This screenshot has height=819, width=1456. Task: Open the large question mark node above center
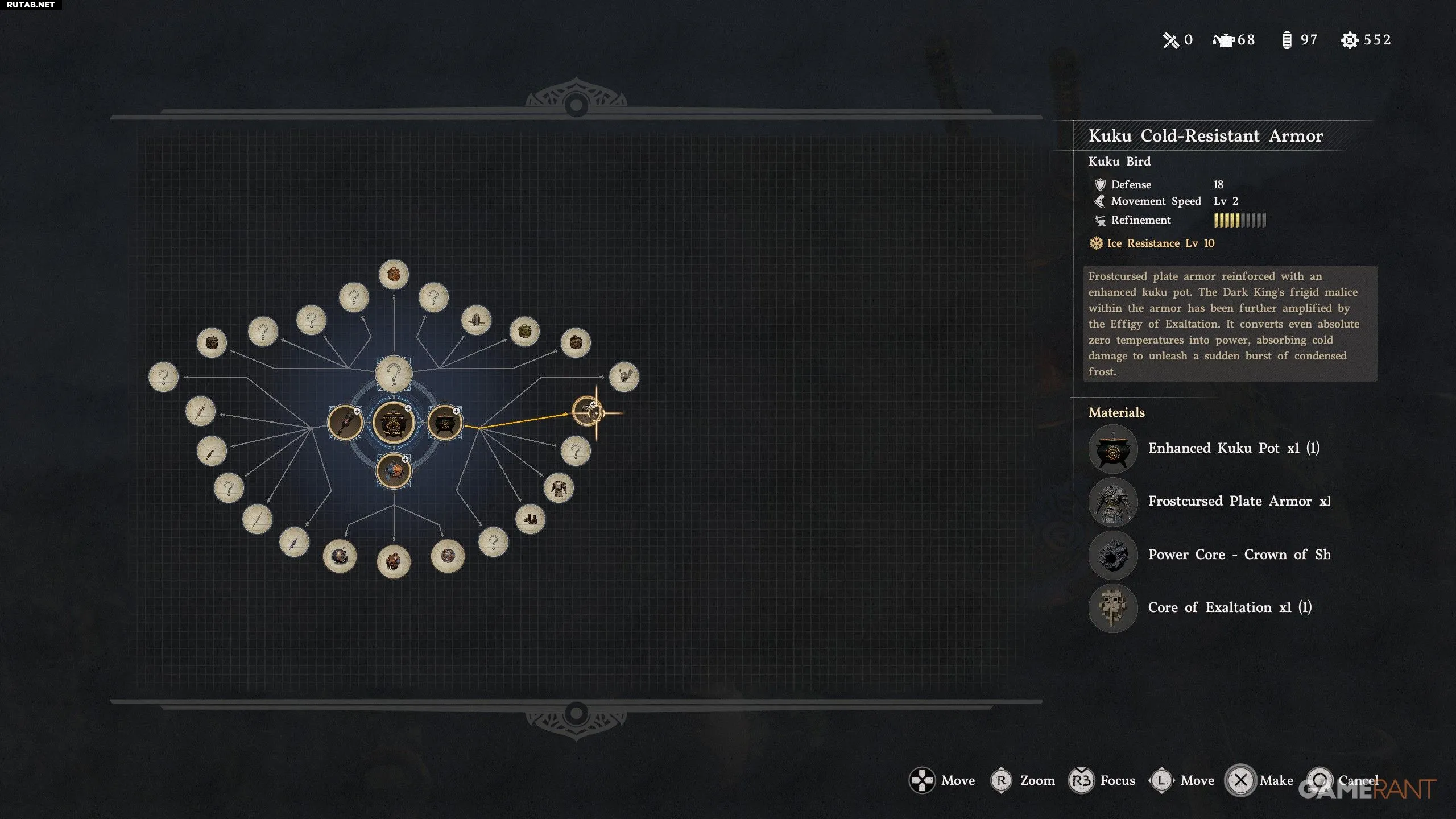394,374
